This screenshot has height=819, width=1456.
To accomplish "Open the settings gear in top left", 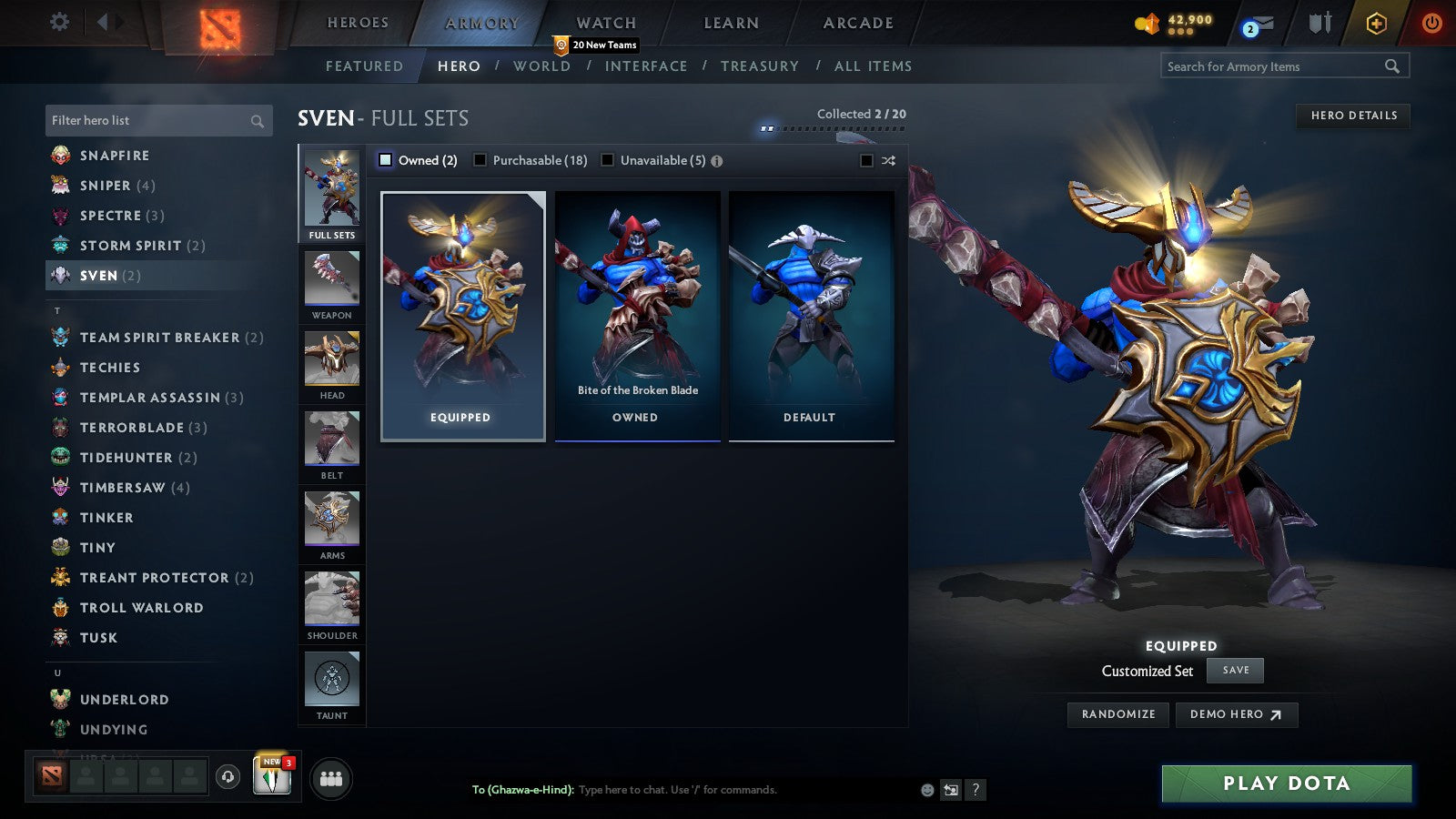I will point(59,21).
